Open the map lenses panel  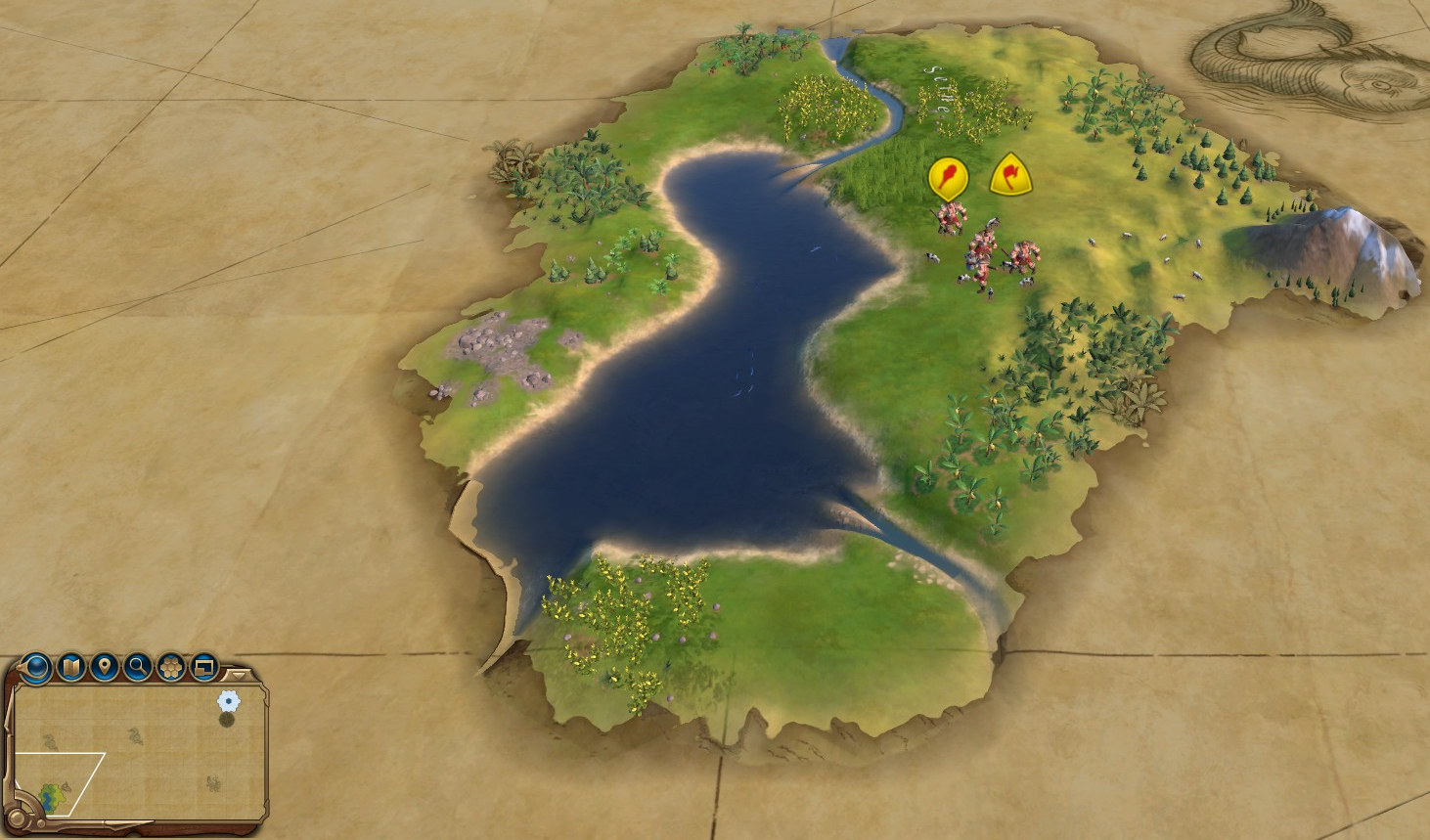(x=70, y=668)
